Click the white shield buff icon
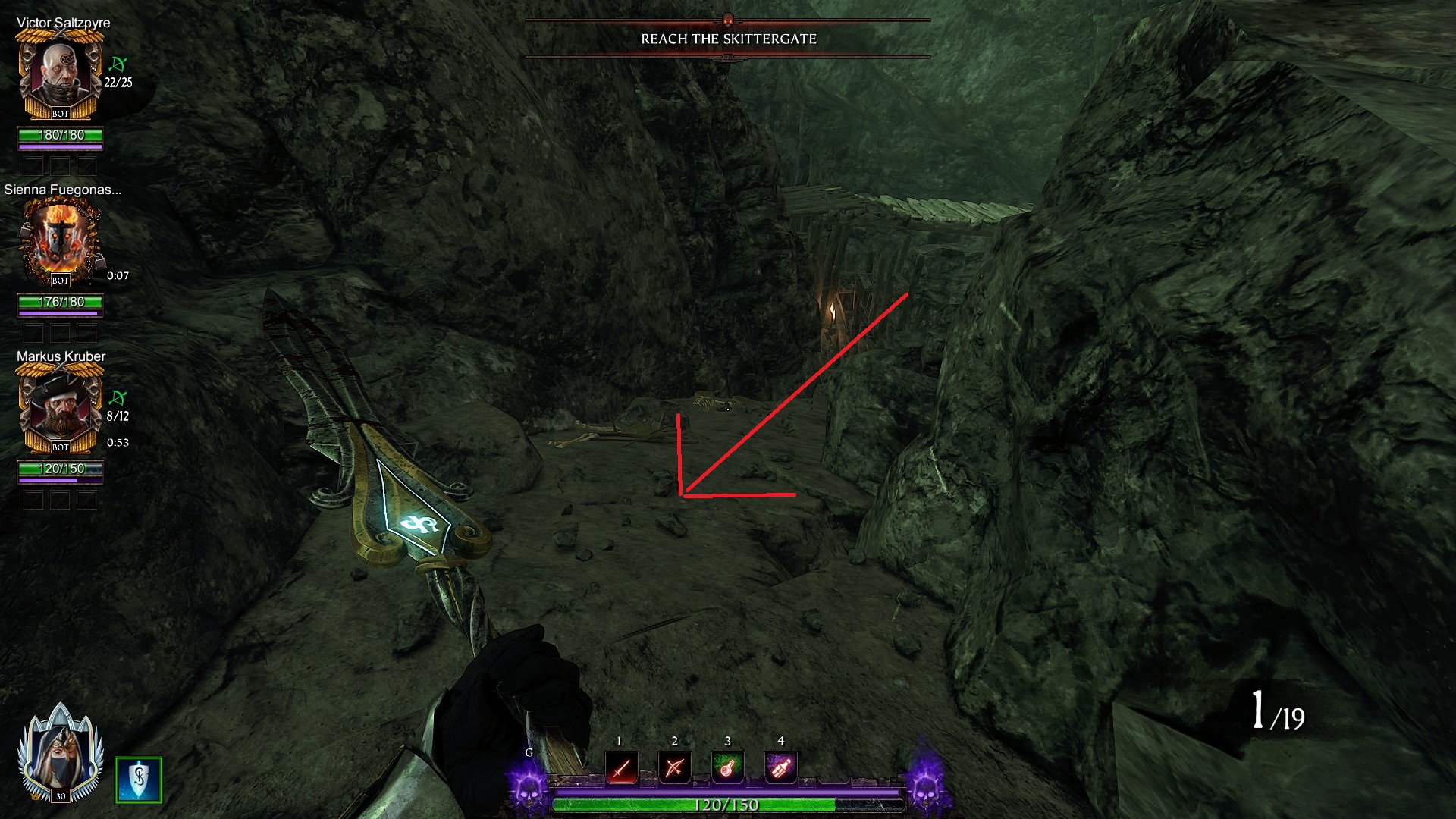 tap(139, 780)
